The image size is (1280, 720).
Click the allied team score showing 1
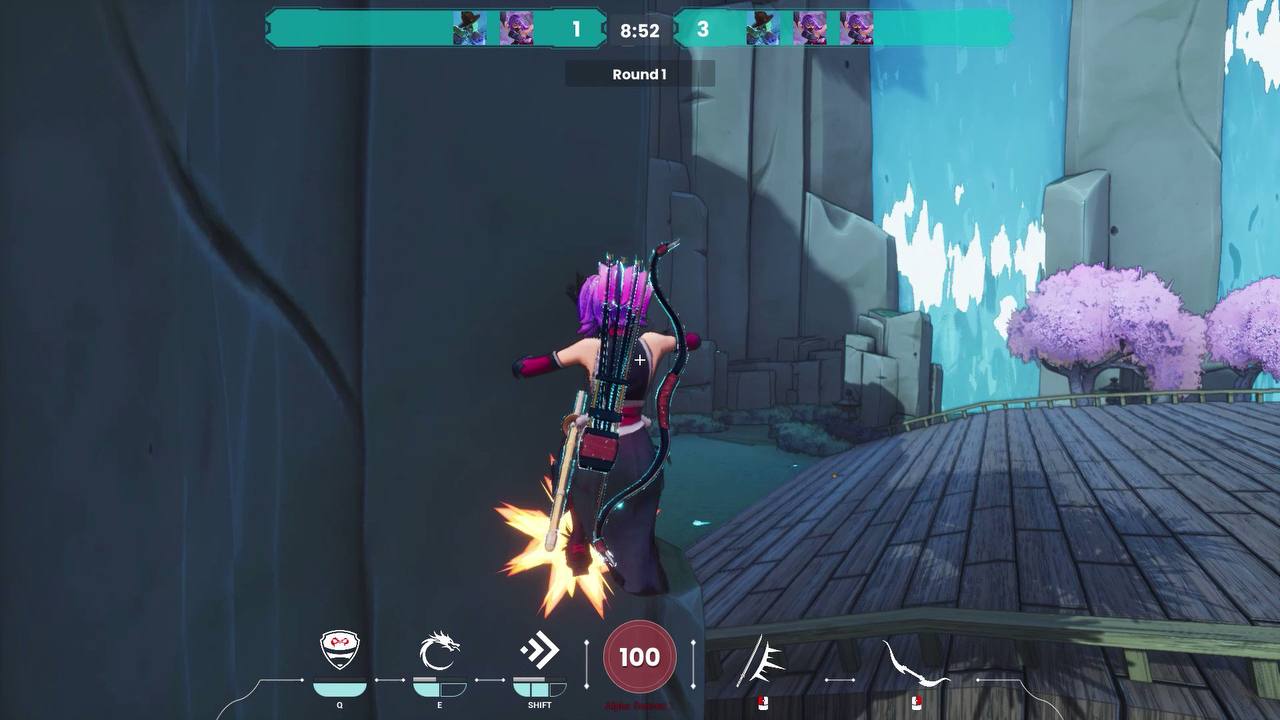point(575,28)
